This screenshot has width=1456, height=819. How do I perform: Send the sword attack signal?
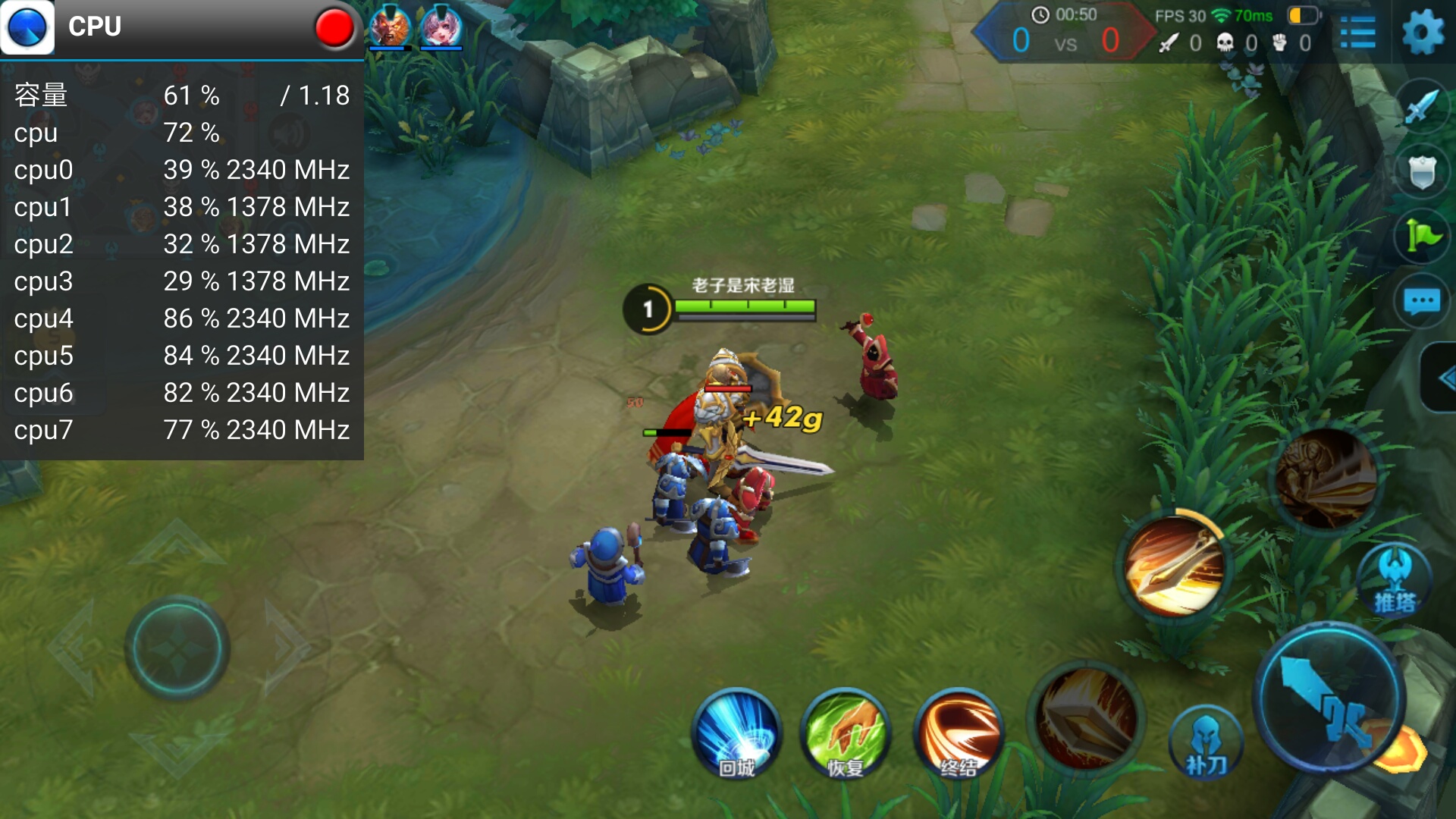1421,108
